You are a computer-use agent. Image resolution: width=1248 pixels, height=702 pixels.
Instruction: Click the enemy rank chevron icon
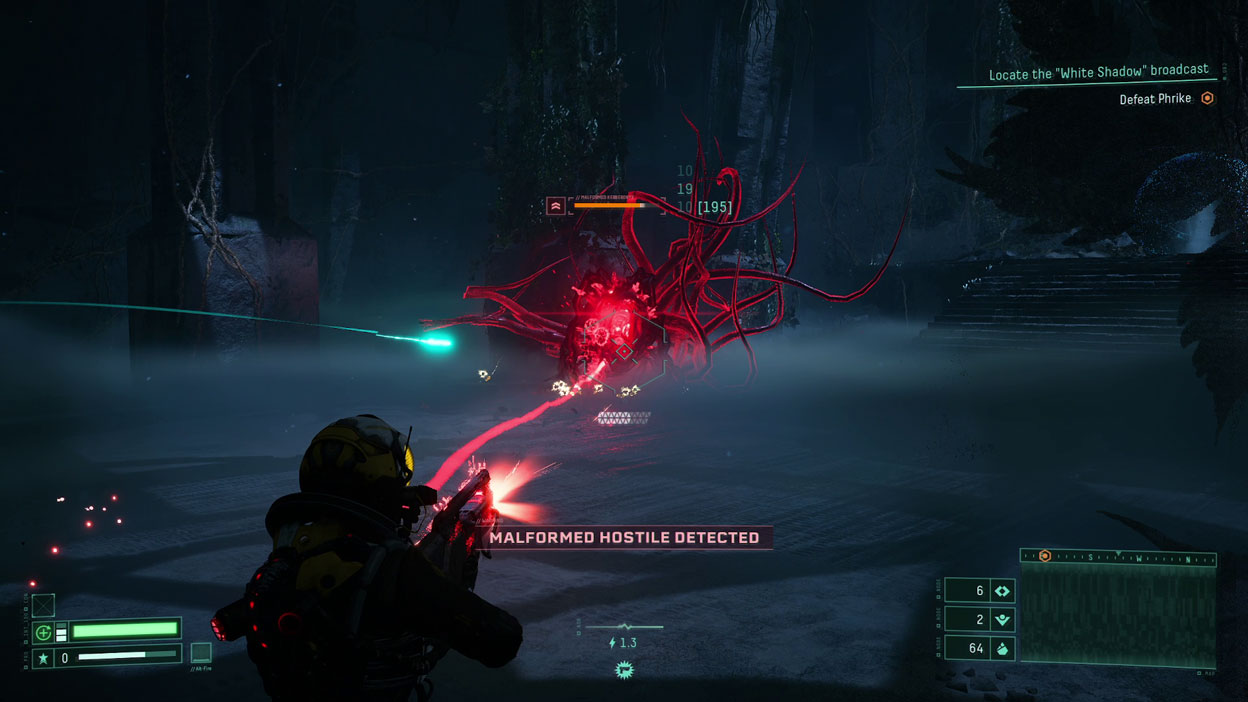tap(556, 206)
